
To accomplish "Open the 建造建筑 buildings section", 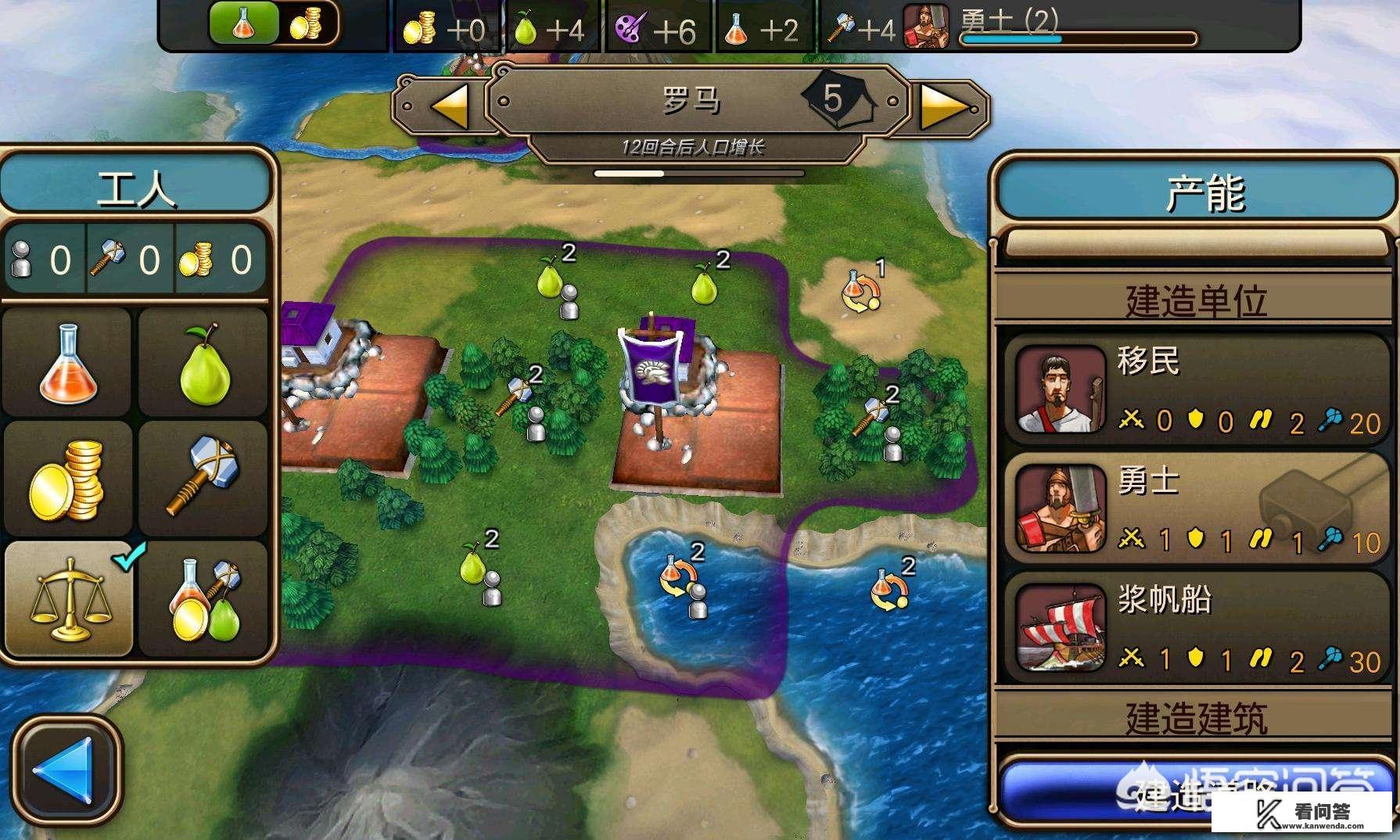I will (1195, 716).
